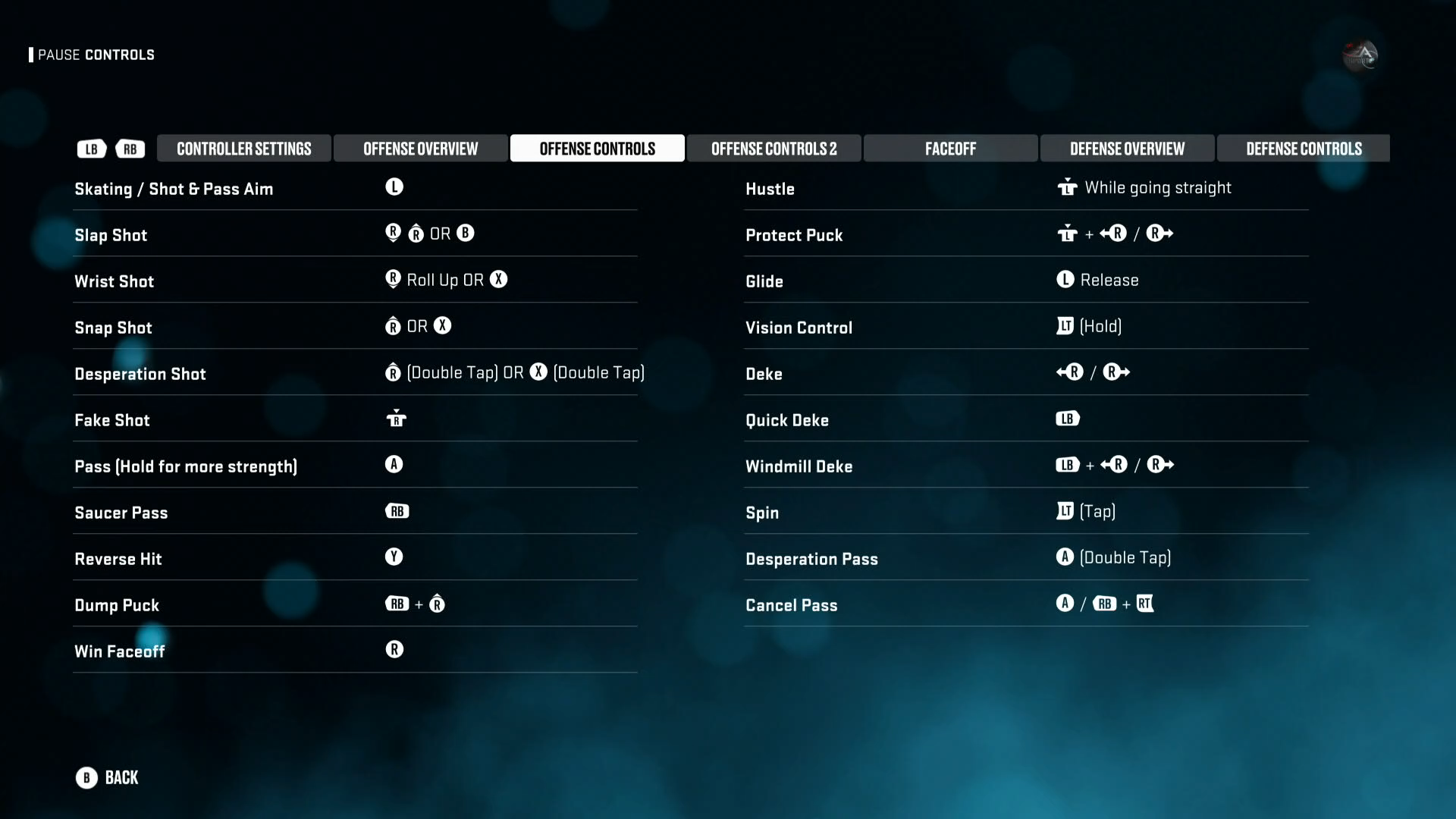Click the RB icon next to Saucer Pass
This screenshot has width=1456, height=819.
tap(397, 511)
